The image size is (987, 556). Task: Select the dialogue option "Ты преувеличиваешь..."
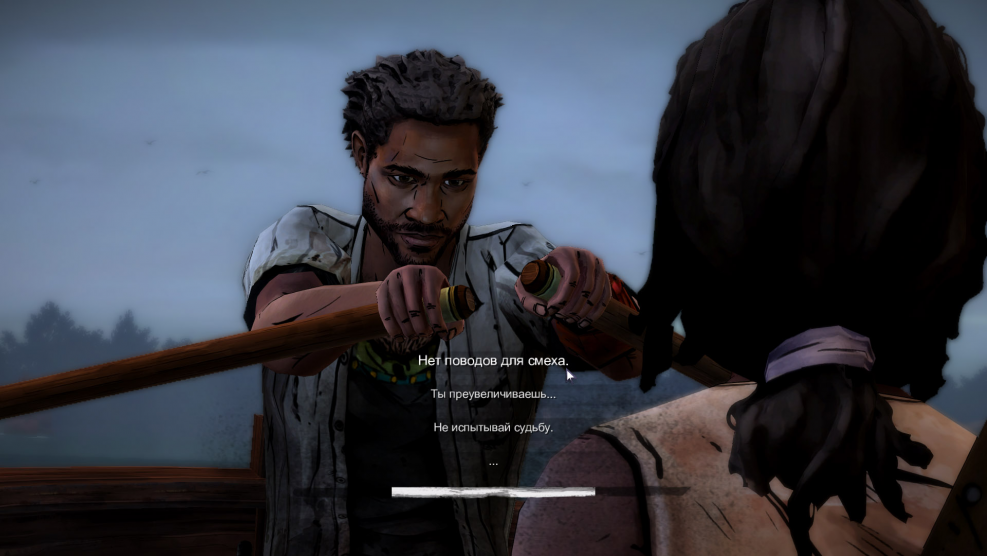tap(493, 394)
